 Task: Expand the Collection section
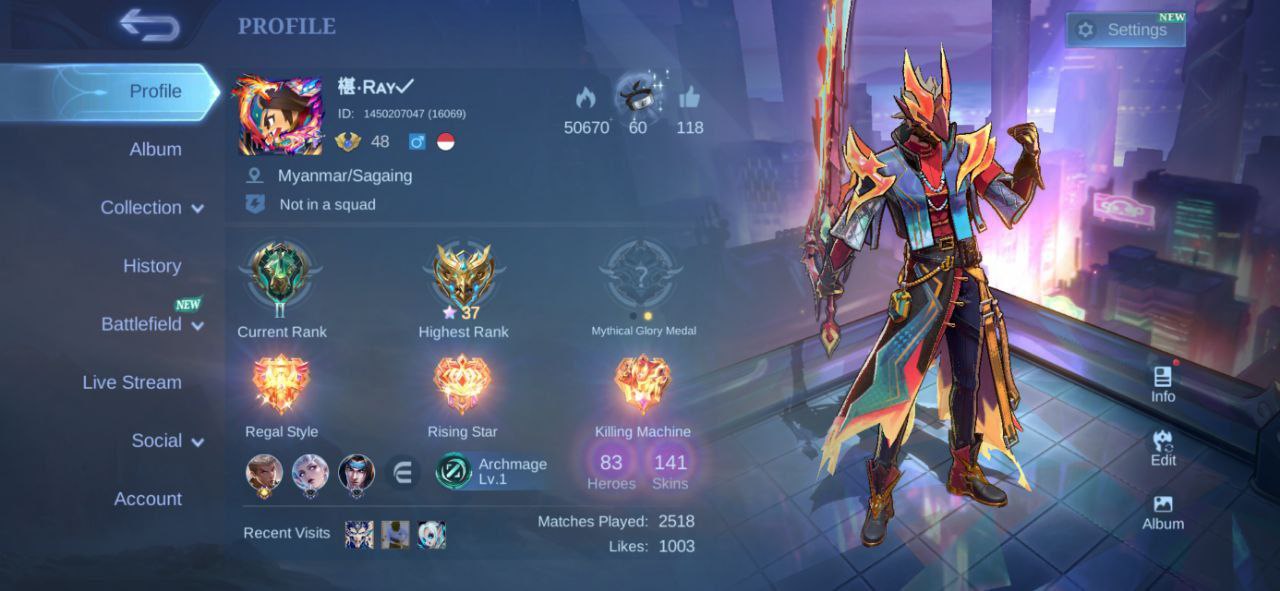point(151,208)
